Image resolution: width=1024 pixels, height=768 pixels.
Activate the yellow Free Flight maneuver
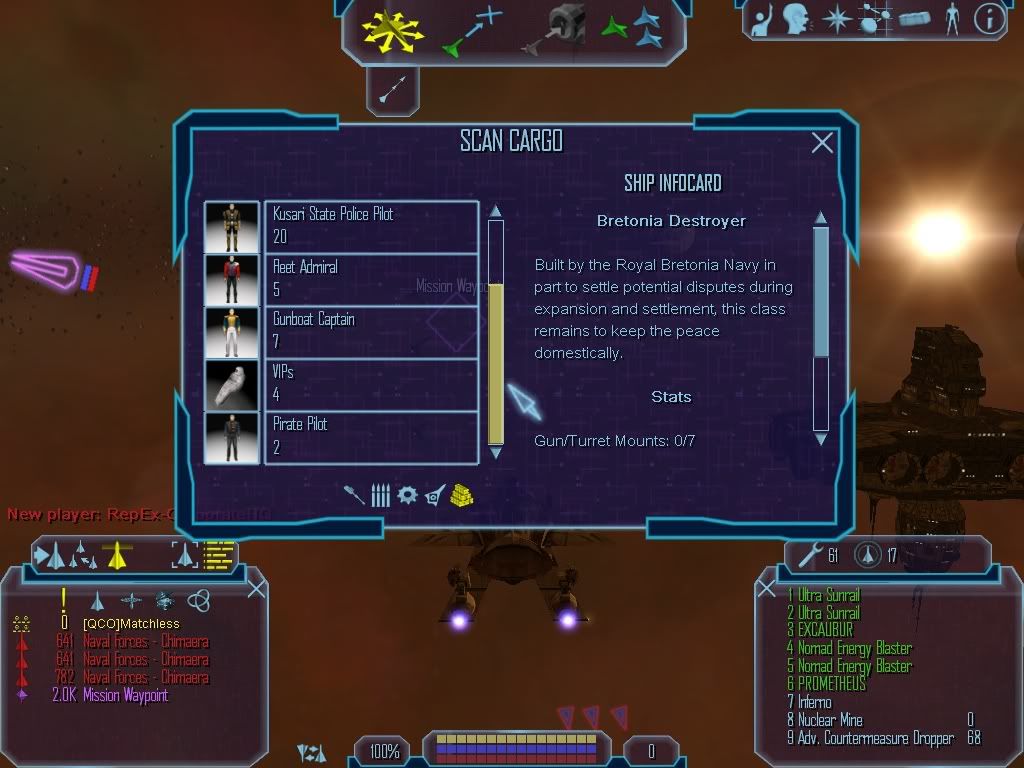tap(393, 30)
